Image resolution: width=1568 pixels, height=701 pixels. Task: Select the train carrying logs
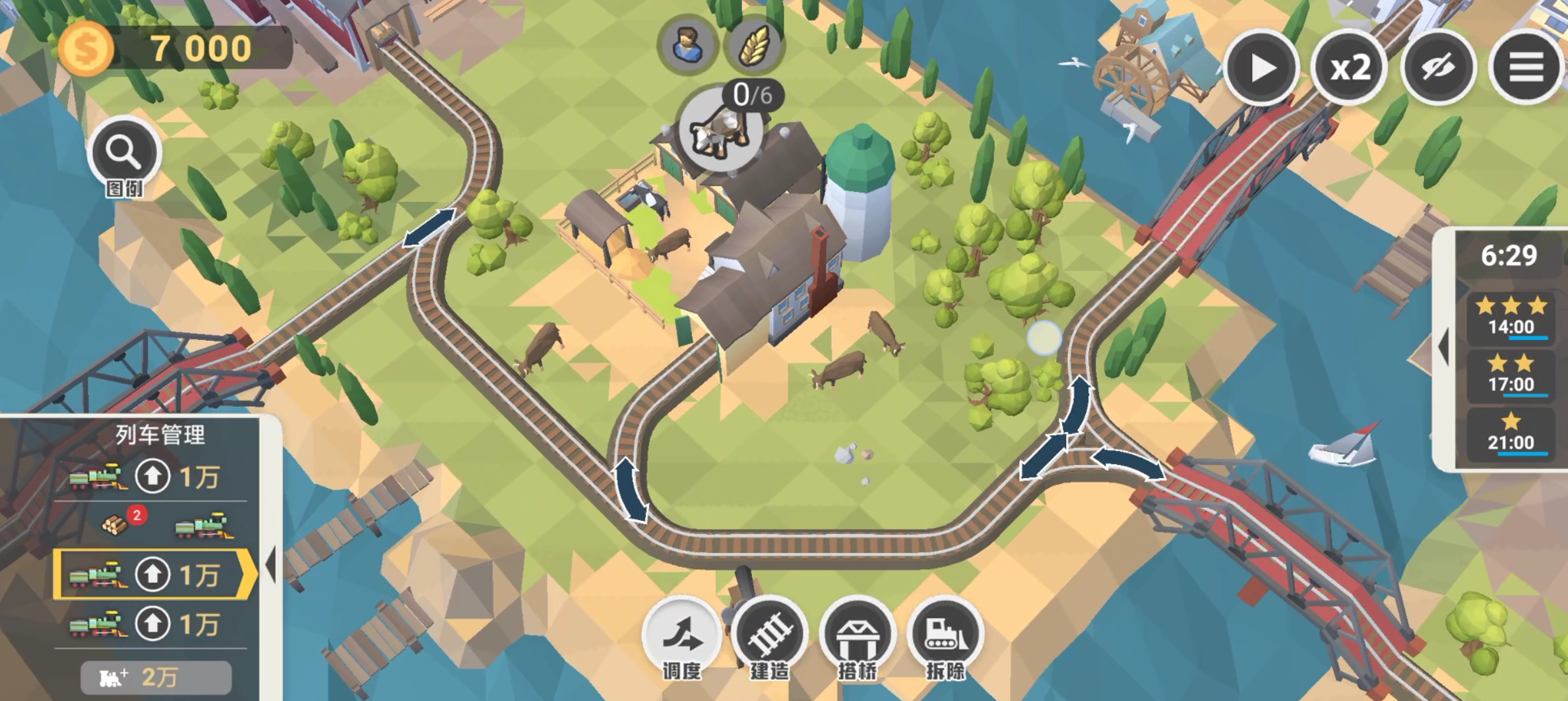[202, 526]
